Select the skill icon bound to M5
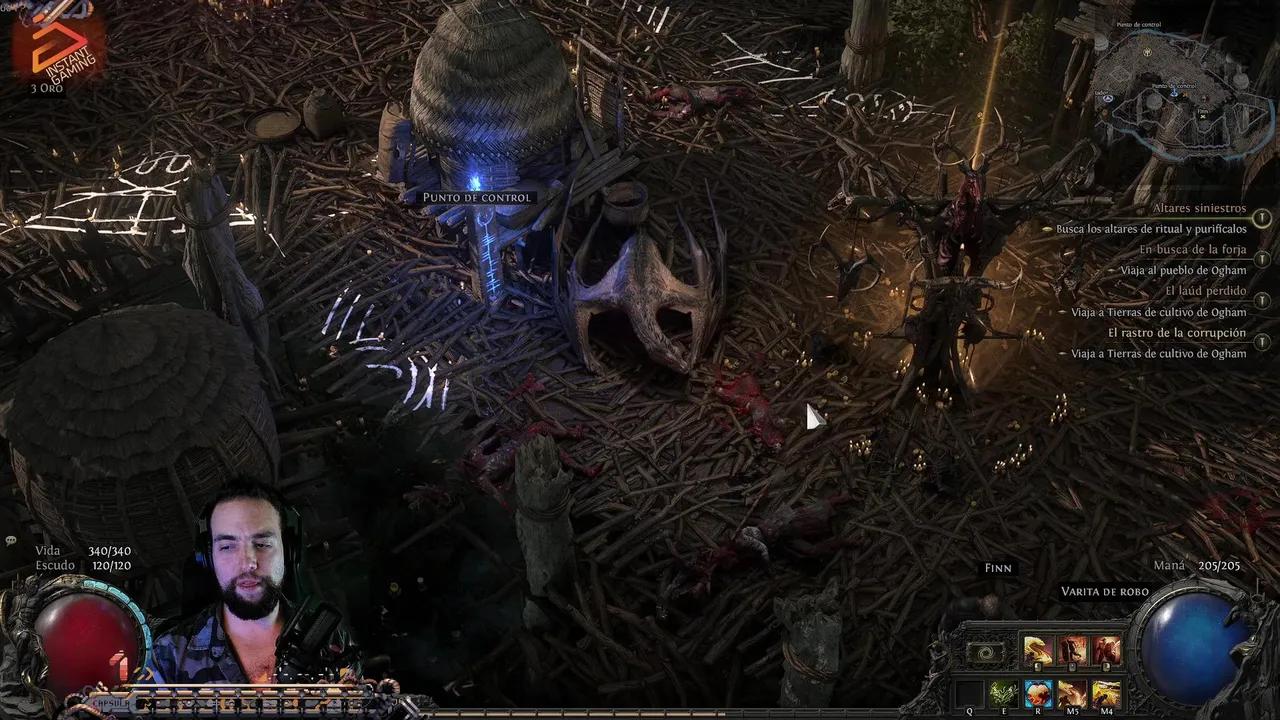The width and height of the screenshot is (1280, 720). [1072, 693]
